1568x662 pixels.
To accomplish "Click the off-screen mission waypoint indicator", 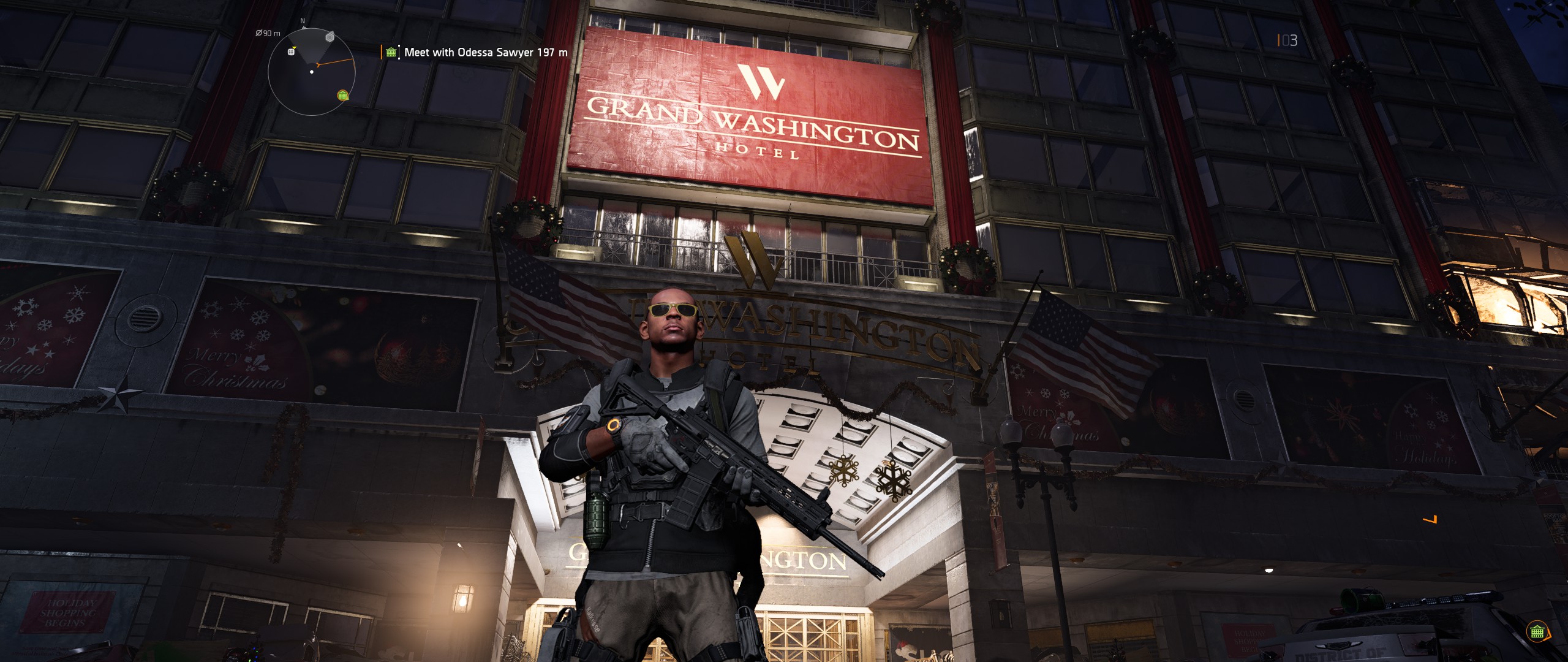I will (1537, 632).
